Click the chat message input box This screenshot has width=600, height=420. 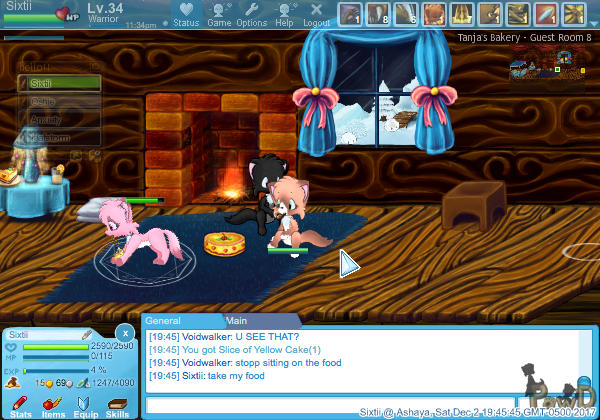point(330,405)
